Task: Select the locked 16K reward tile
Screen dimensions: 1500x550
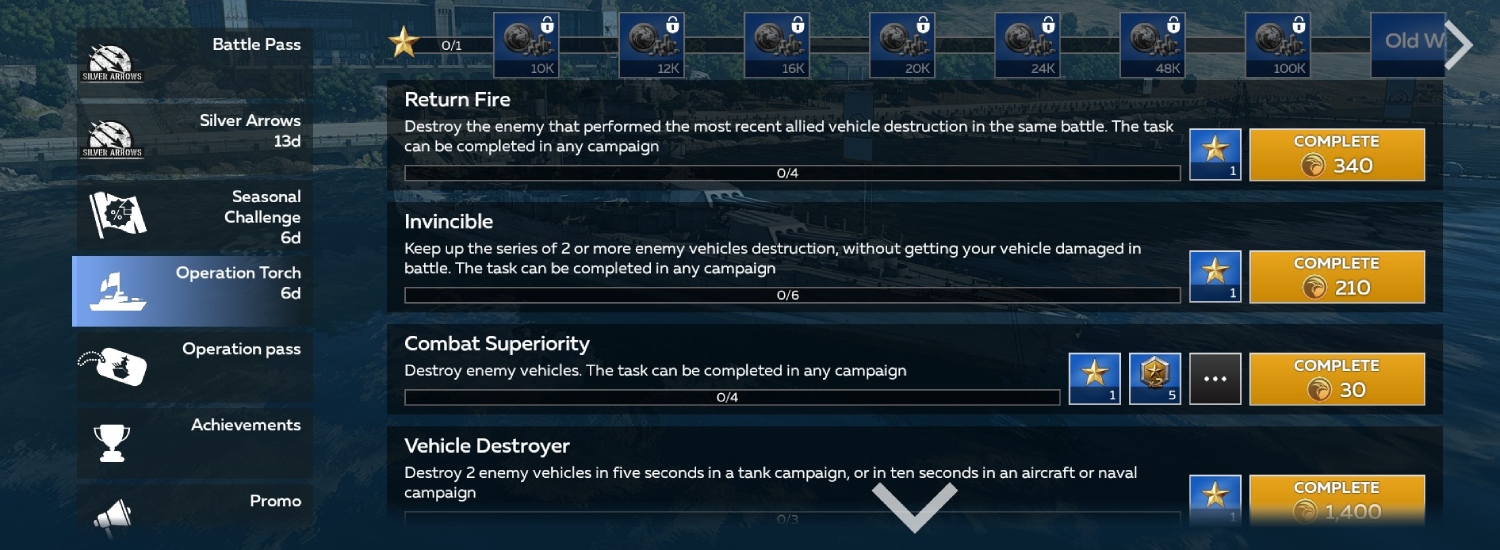Action: 777,45
